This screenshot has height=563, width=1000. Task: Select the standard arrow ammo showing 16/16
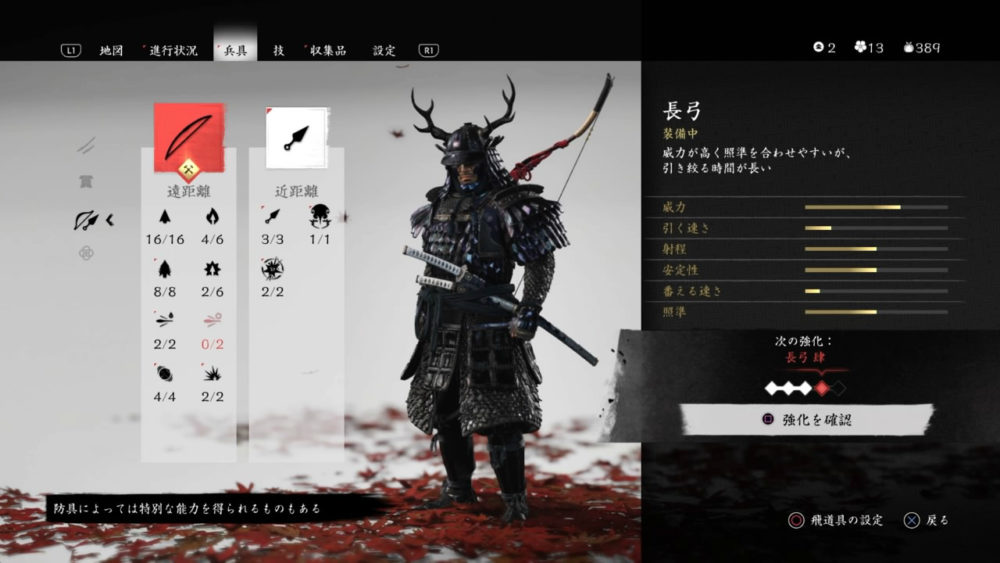pyautogui.click(x=165, y=216)
